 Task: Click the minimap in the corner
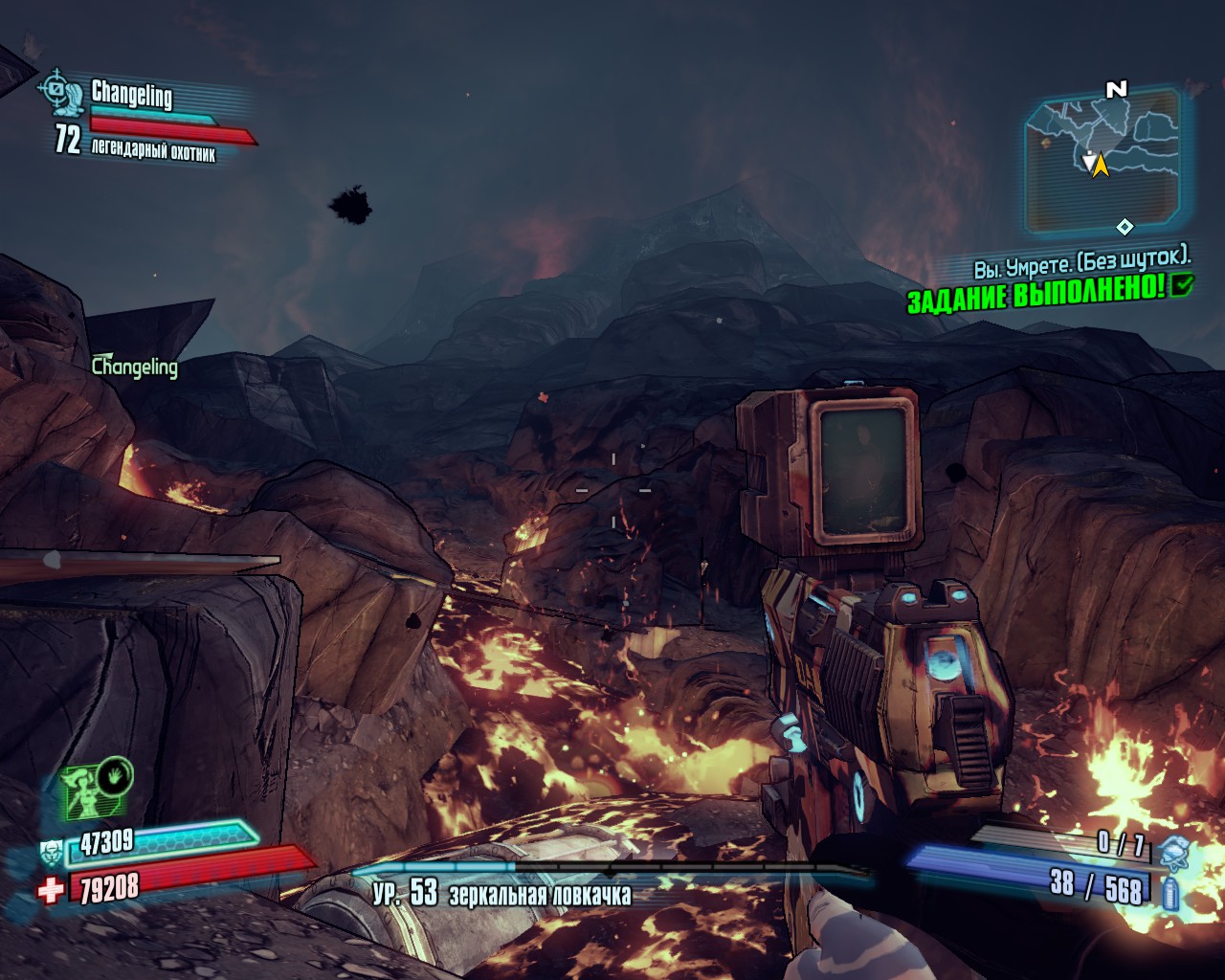point(1102,163)
